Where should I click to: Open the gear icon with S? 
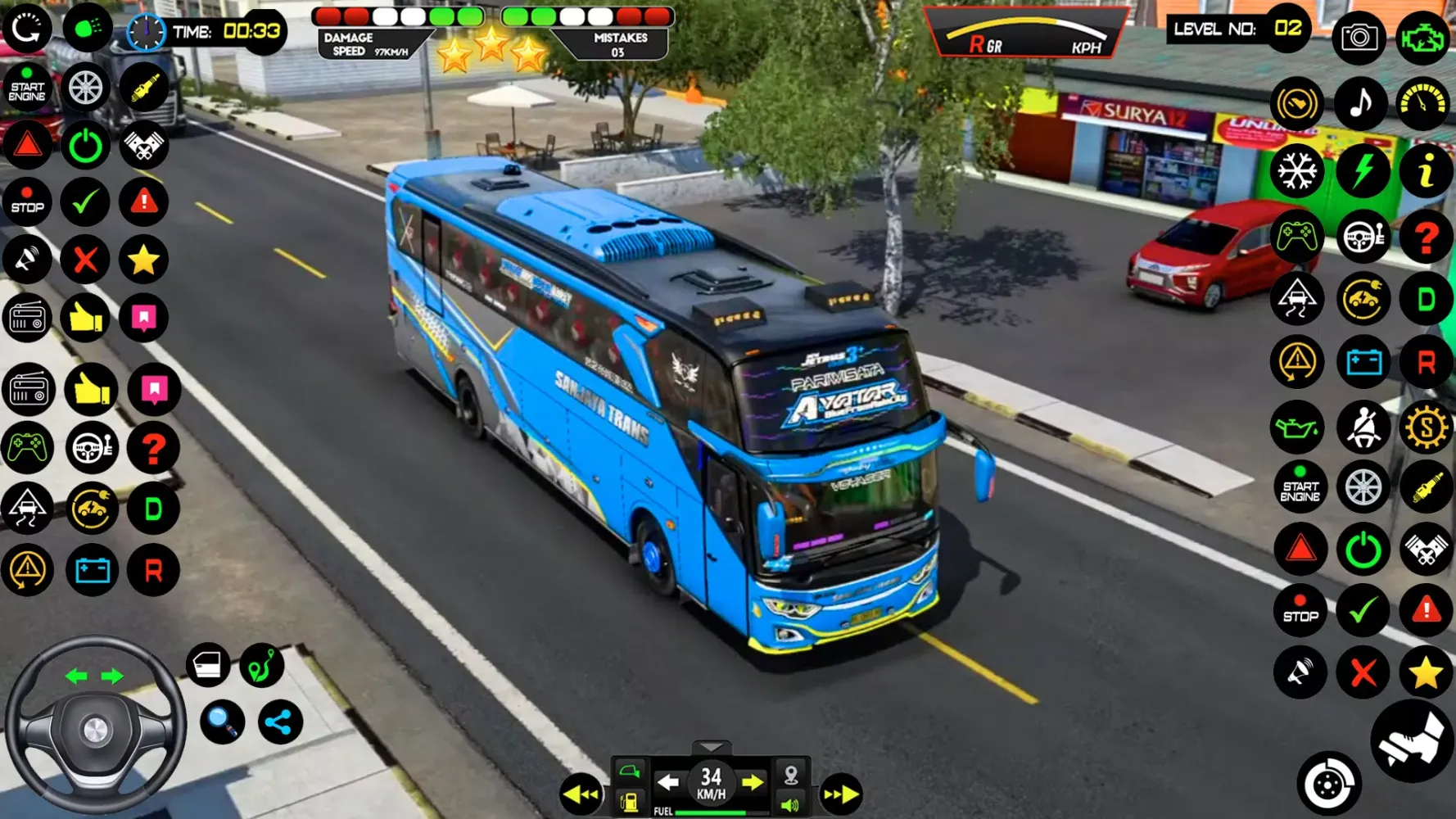[x=1426, y=428]
